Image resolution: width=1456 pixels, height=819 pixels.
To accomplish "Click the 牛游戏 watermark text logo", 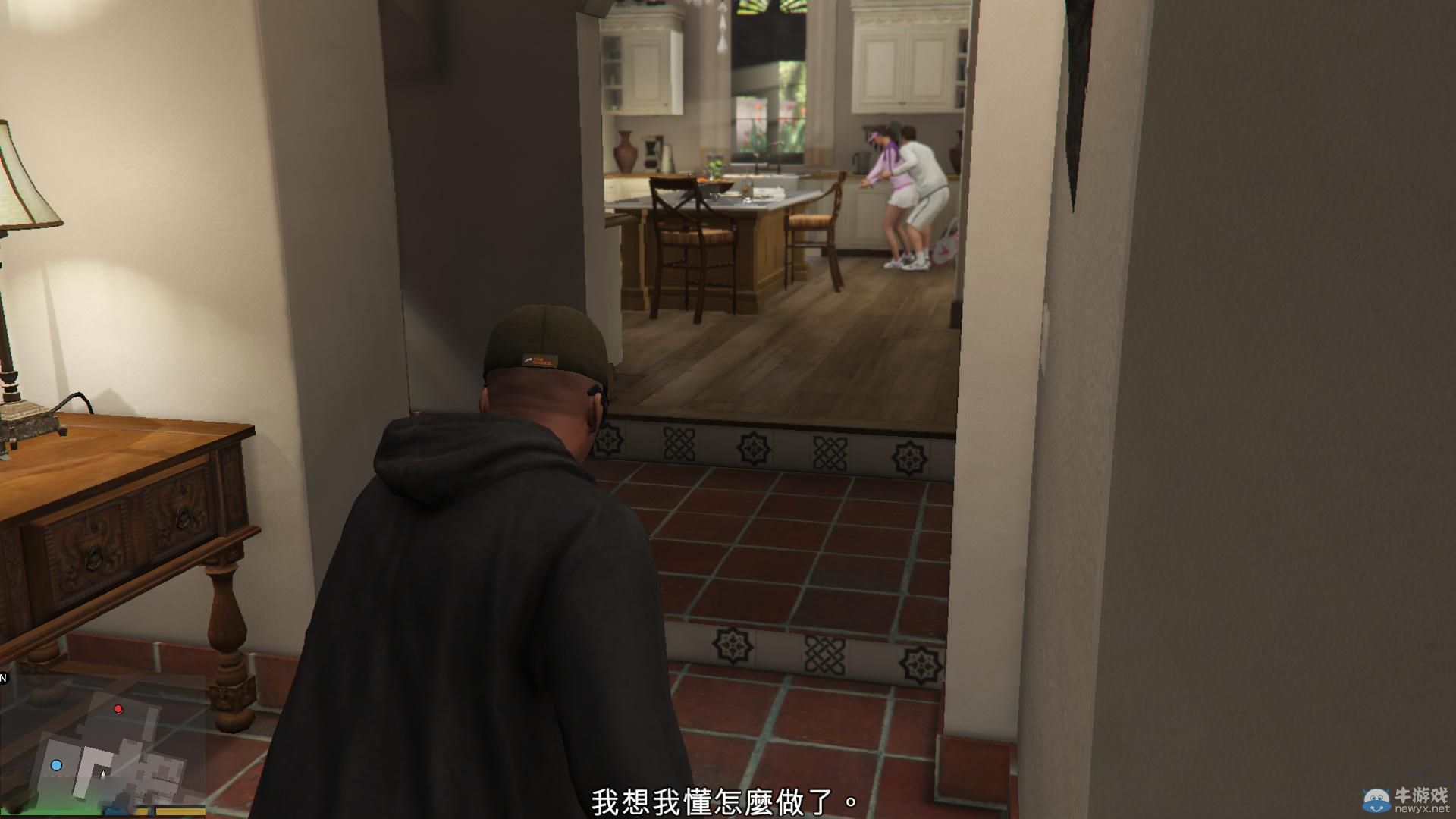I will pyautogui.click(x=1421, y=795).
